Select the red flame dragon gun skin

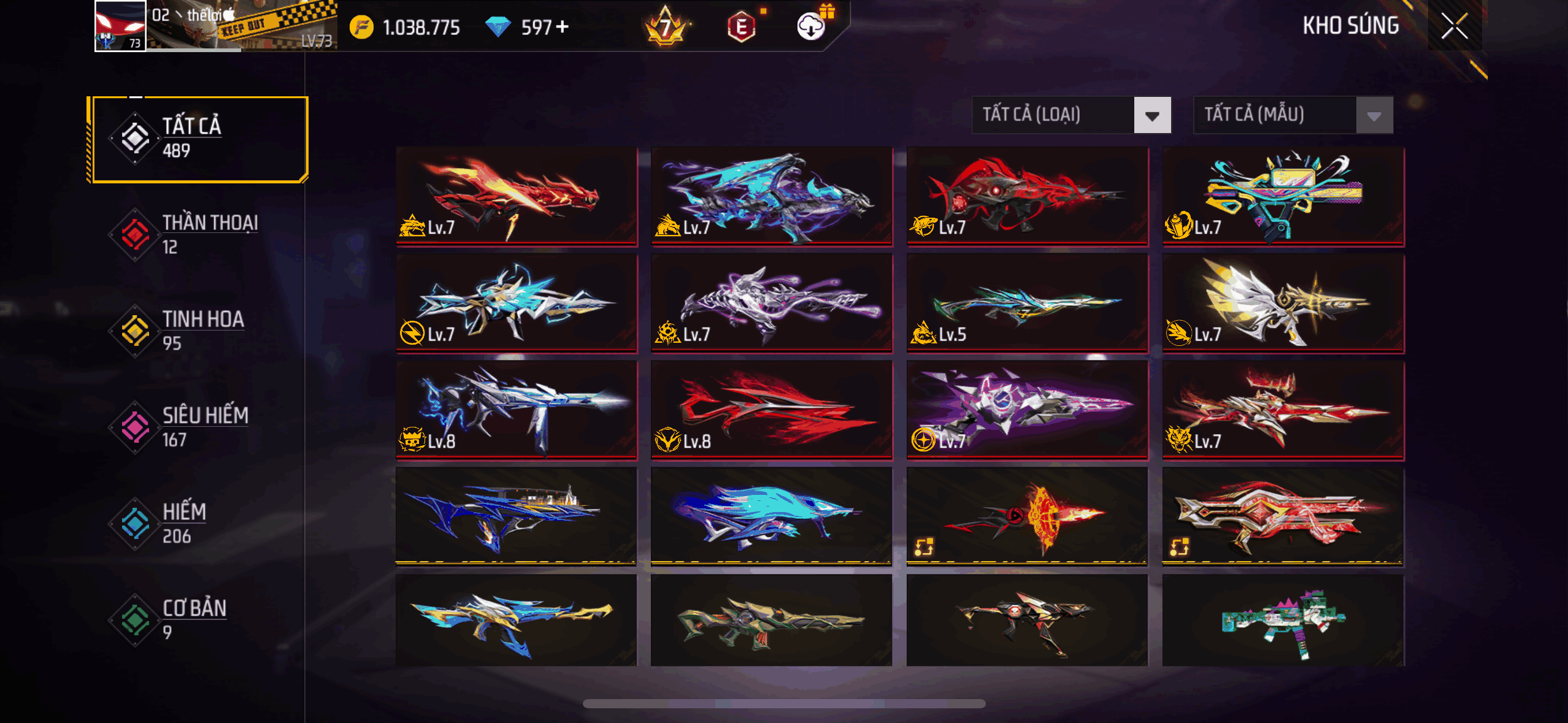coord(517,196)
